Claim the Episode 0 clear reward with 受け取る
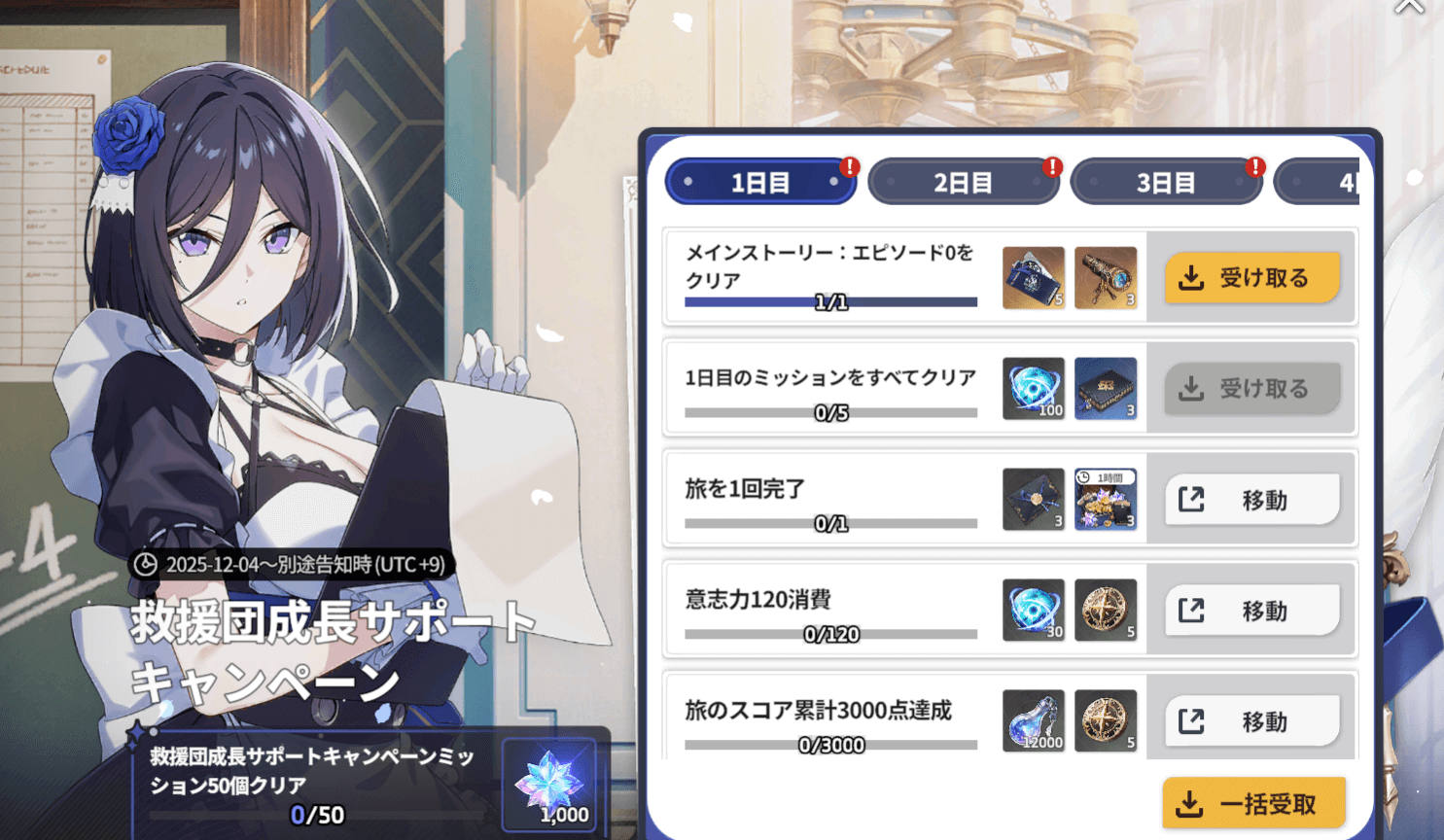 [1253, 277]
